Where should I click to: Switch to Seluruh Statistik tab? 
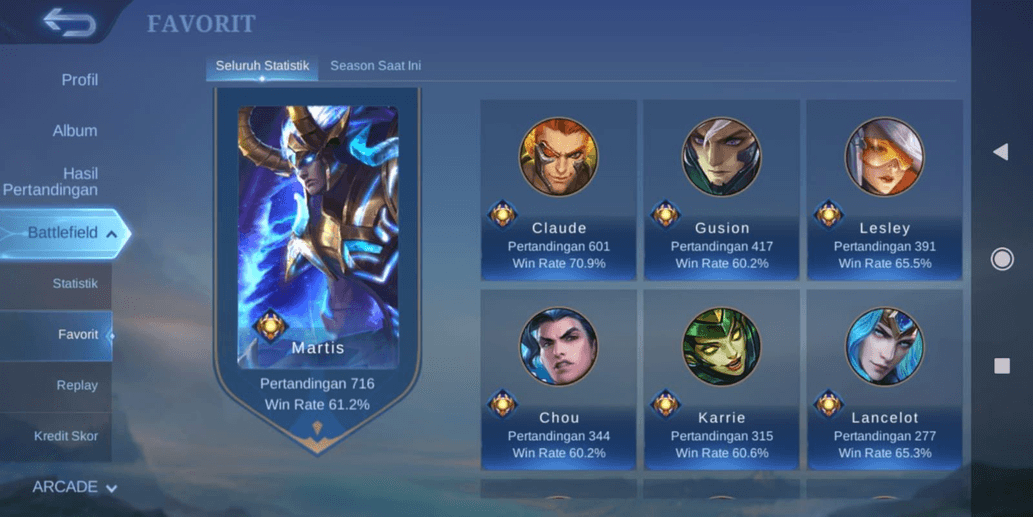point(262,66)
